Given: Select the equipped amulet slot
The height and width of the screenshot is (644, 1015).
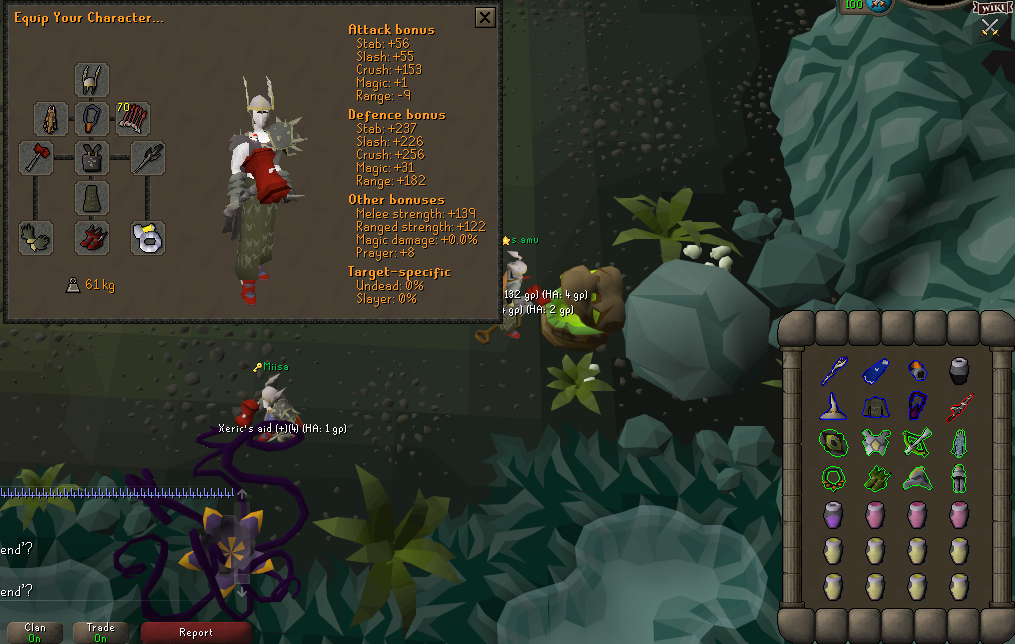Looking at the screenshot, I should click(x=92, y=119).
